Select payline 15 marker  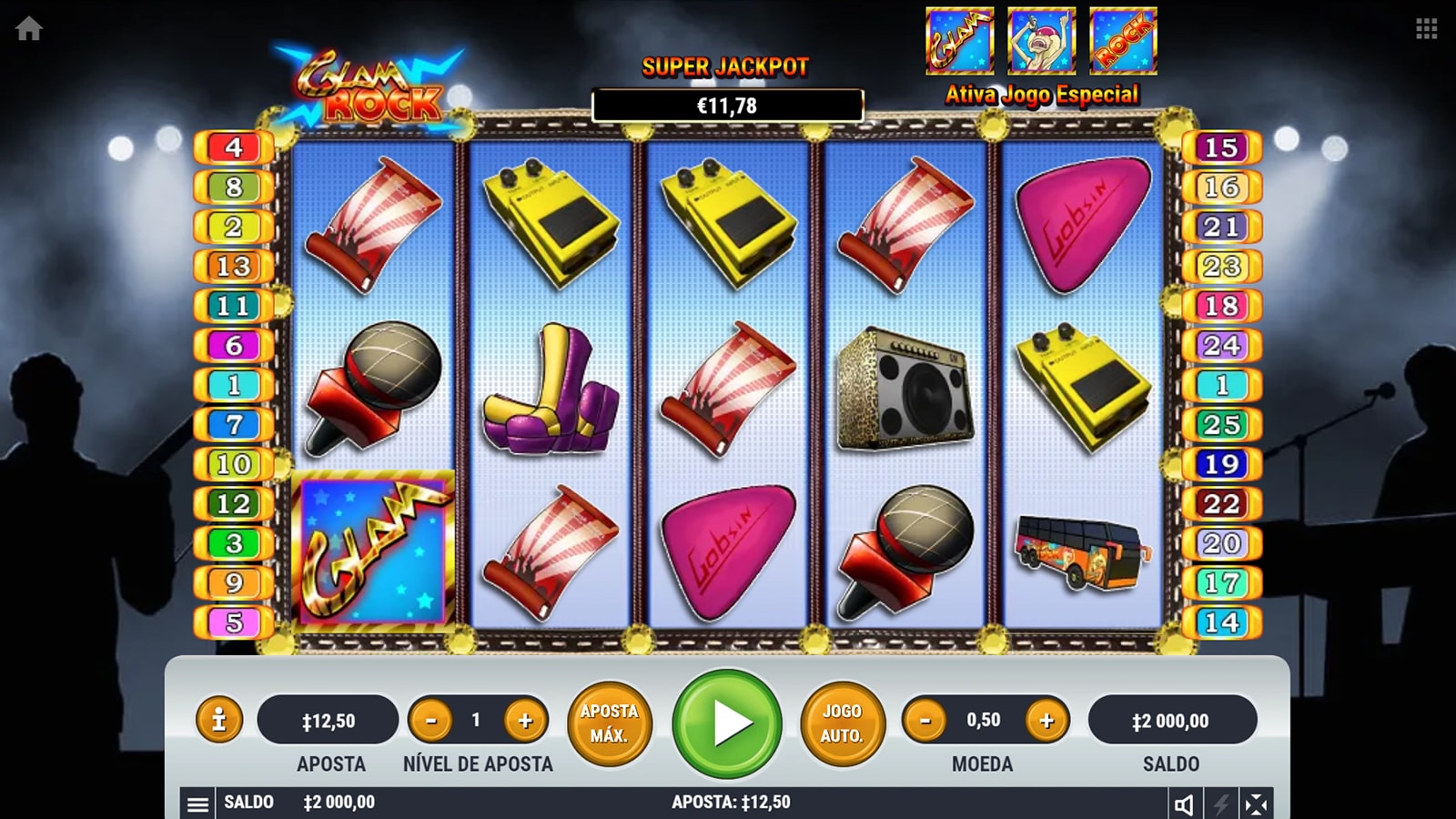pyautogui.click(x=1221, y=147)
